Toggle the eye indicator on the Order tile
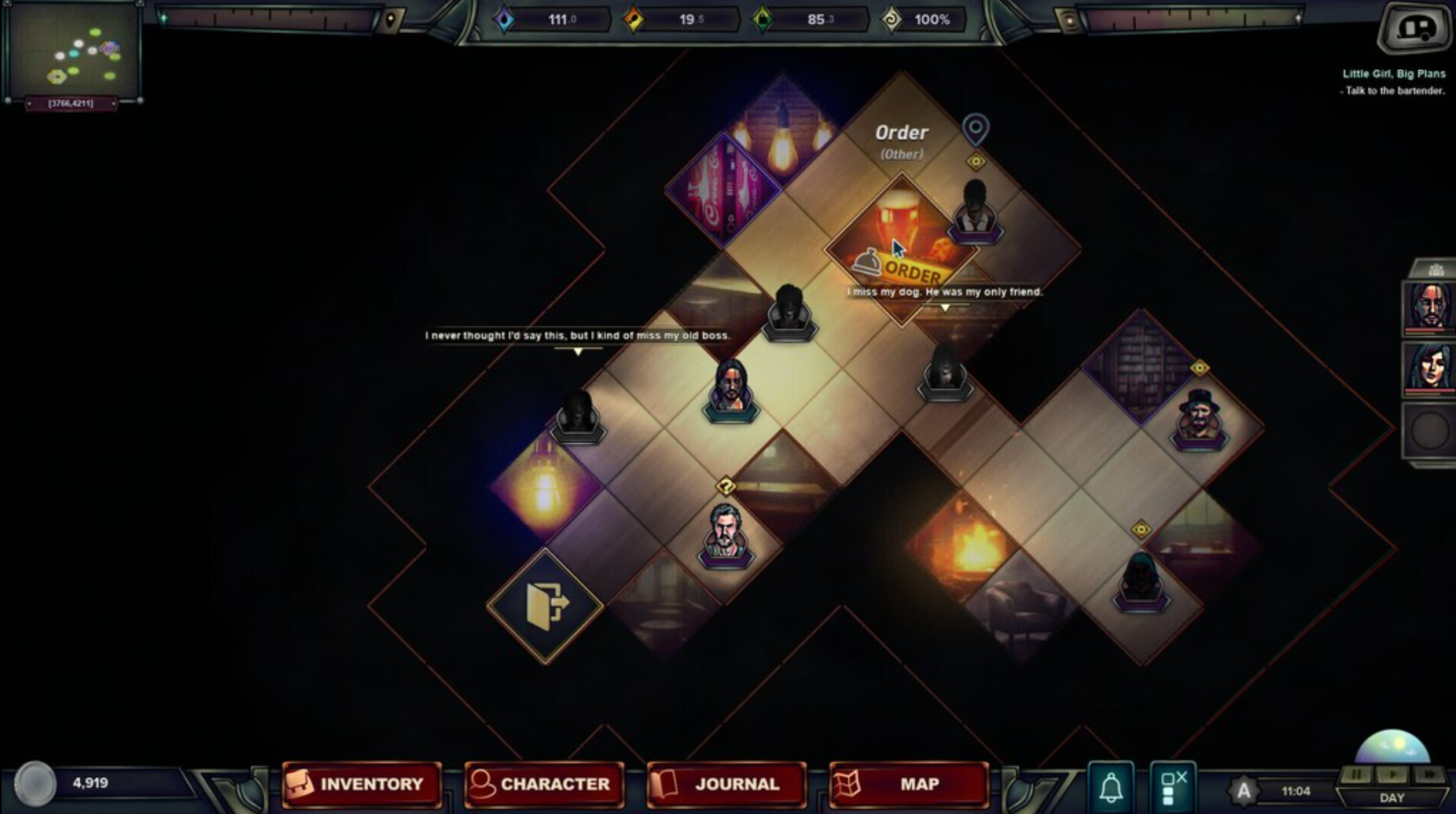The height and width of the screenshot is (814, 1456). click(976, 162)
